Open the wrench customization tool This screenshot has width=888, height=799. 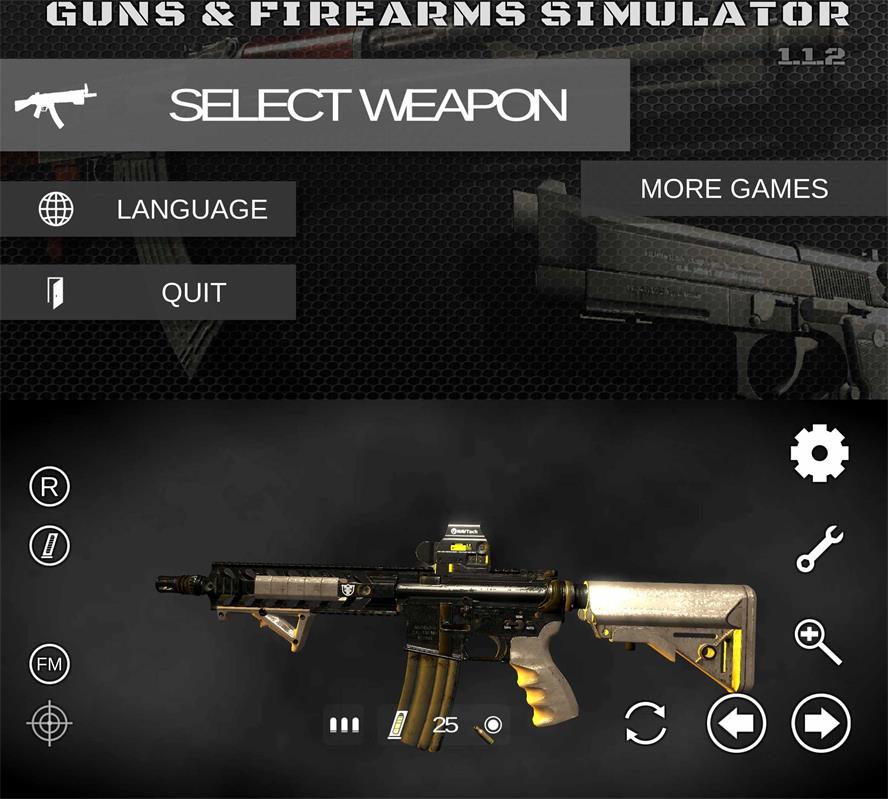coord(819,549)
